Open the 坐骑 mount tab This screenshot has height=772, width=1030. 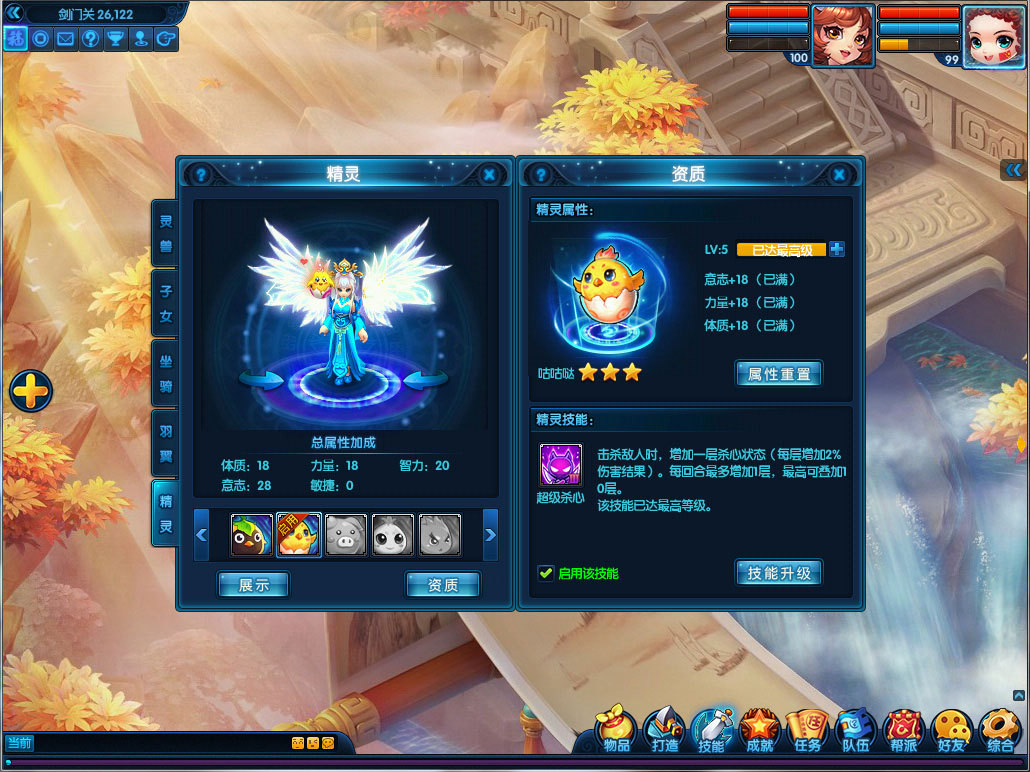[165, 372]
